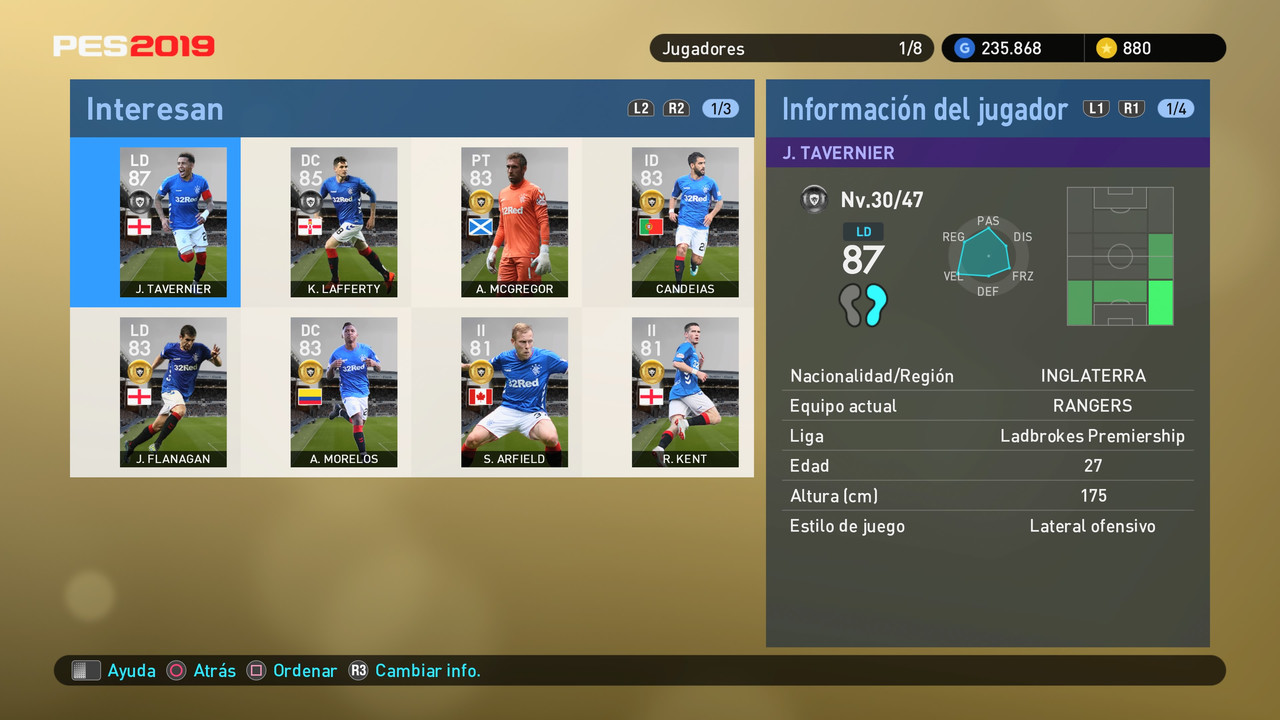Select the R. Kent player card

tap(685, 392)
